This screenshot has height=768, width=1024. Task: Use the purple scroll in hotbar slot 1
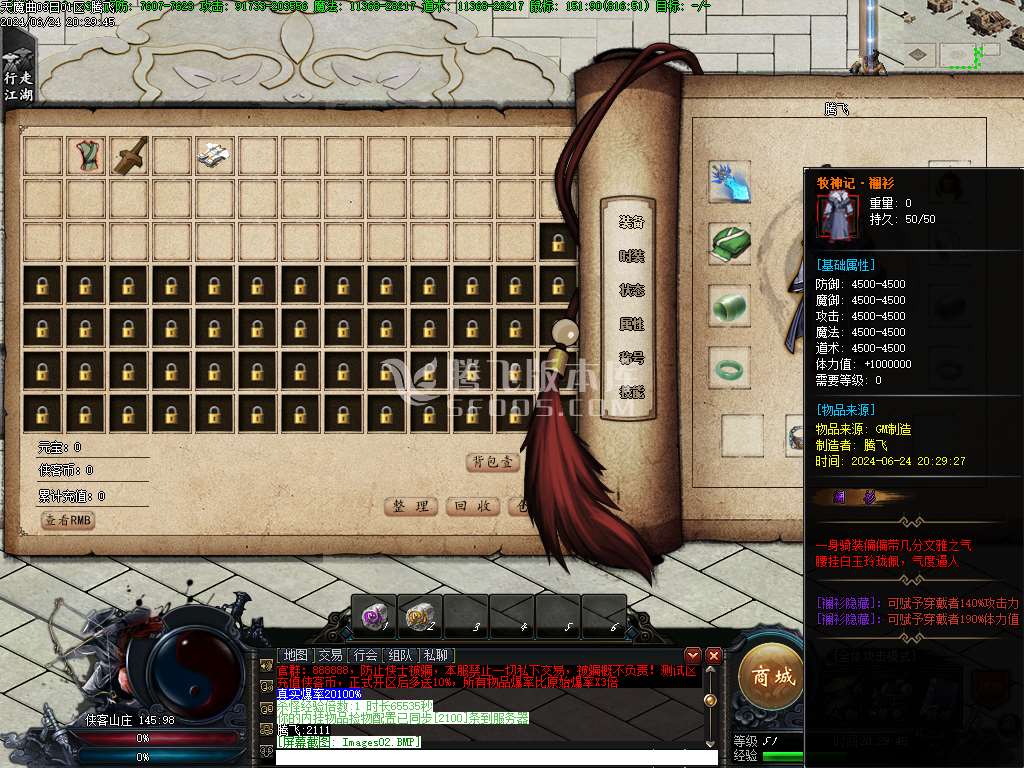[375, 618]
